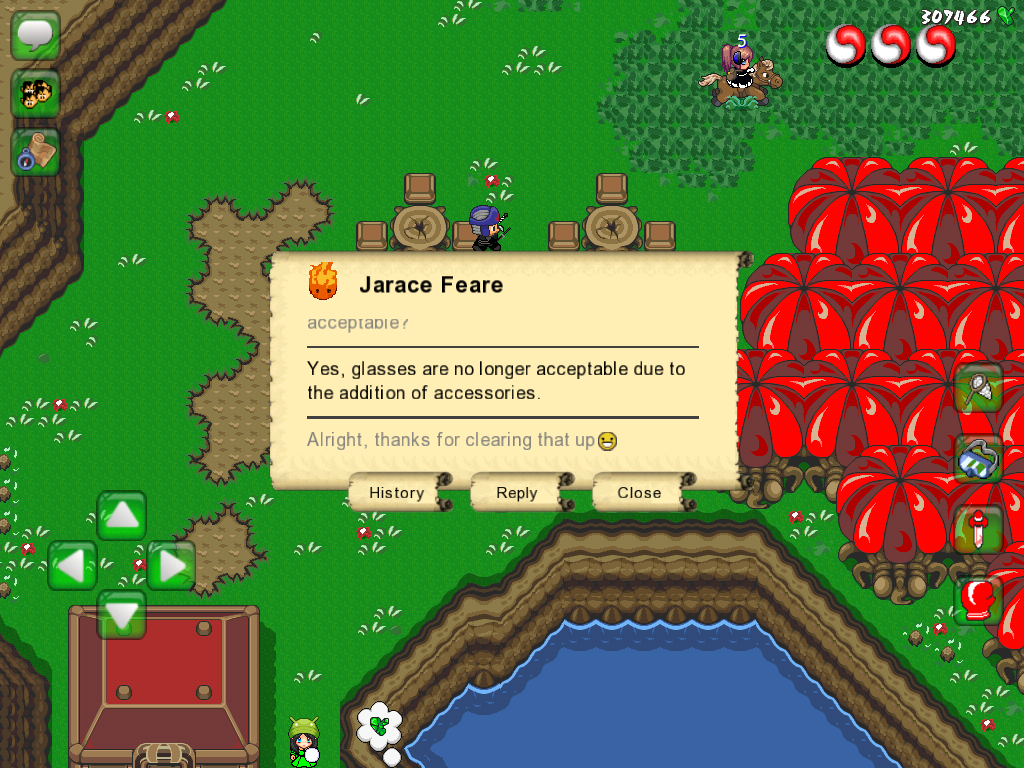
Task: Tap the up arrow on the D-pad
Action: [122, 516]
